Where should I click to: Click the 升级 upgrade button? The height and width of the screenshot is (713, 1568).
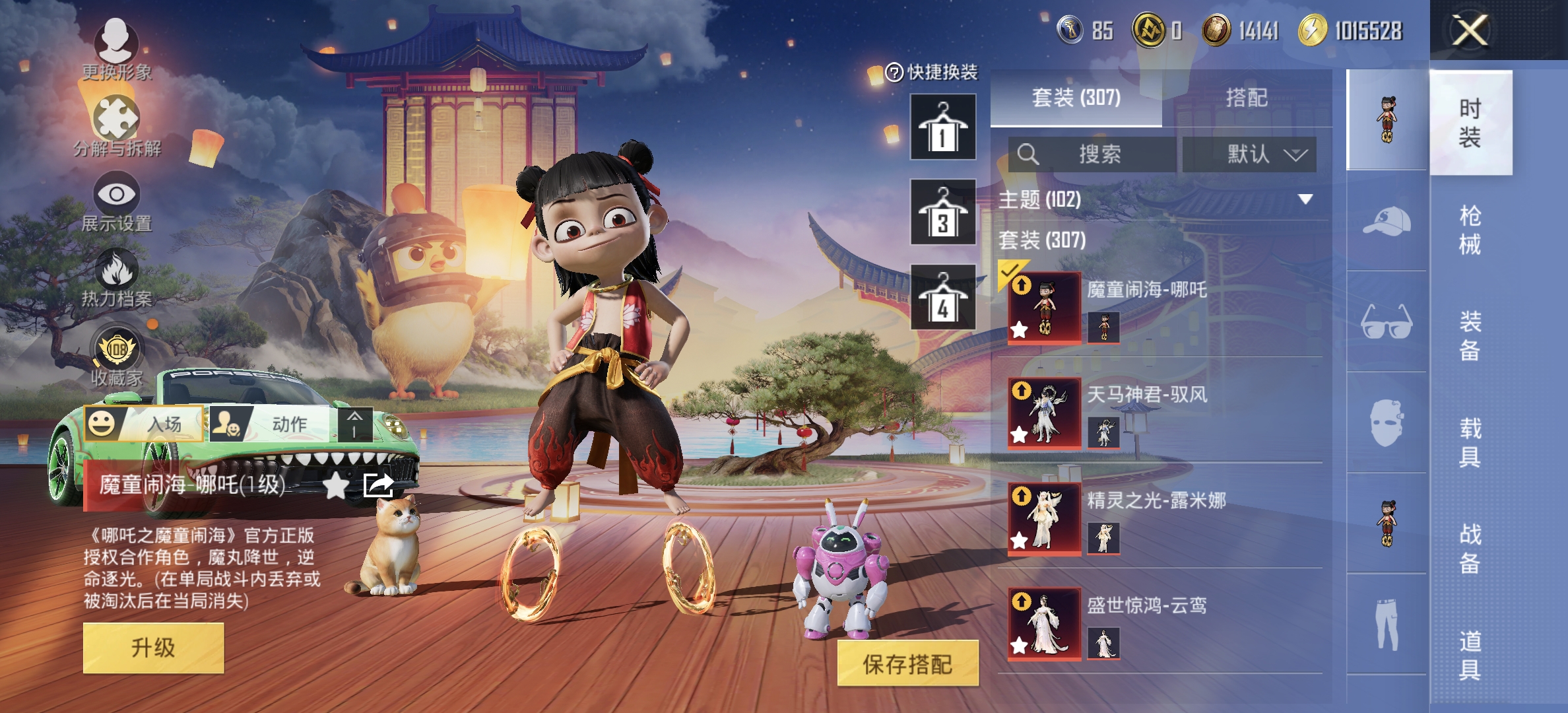point(153,648)
